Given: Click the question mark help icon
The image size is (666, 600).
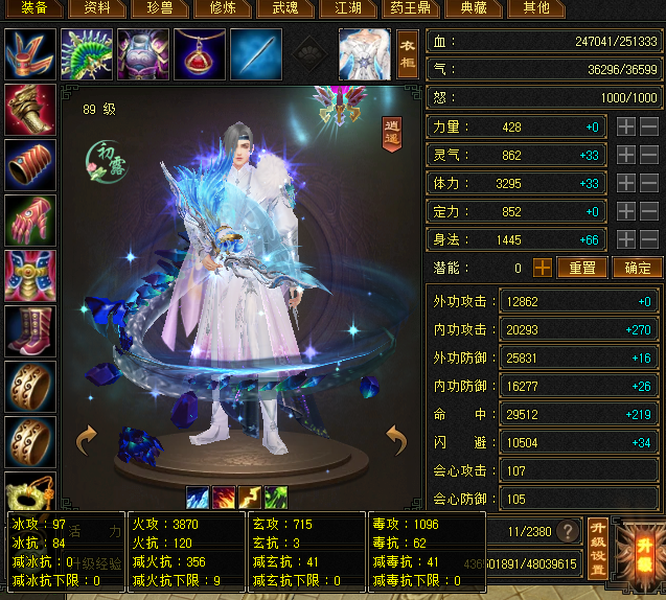Looking at the screenshot, I should click(x=568, y=531).
